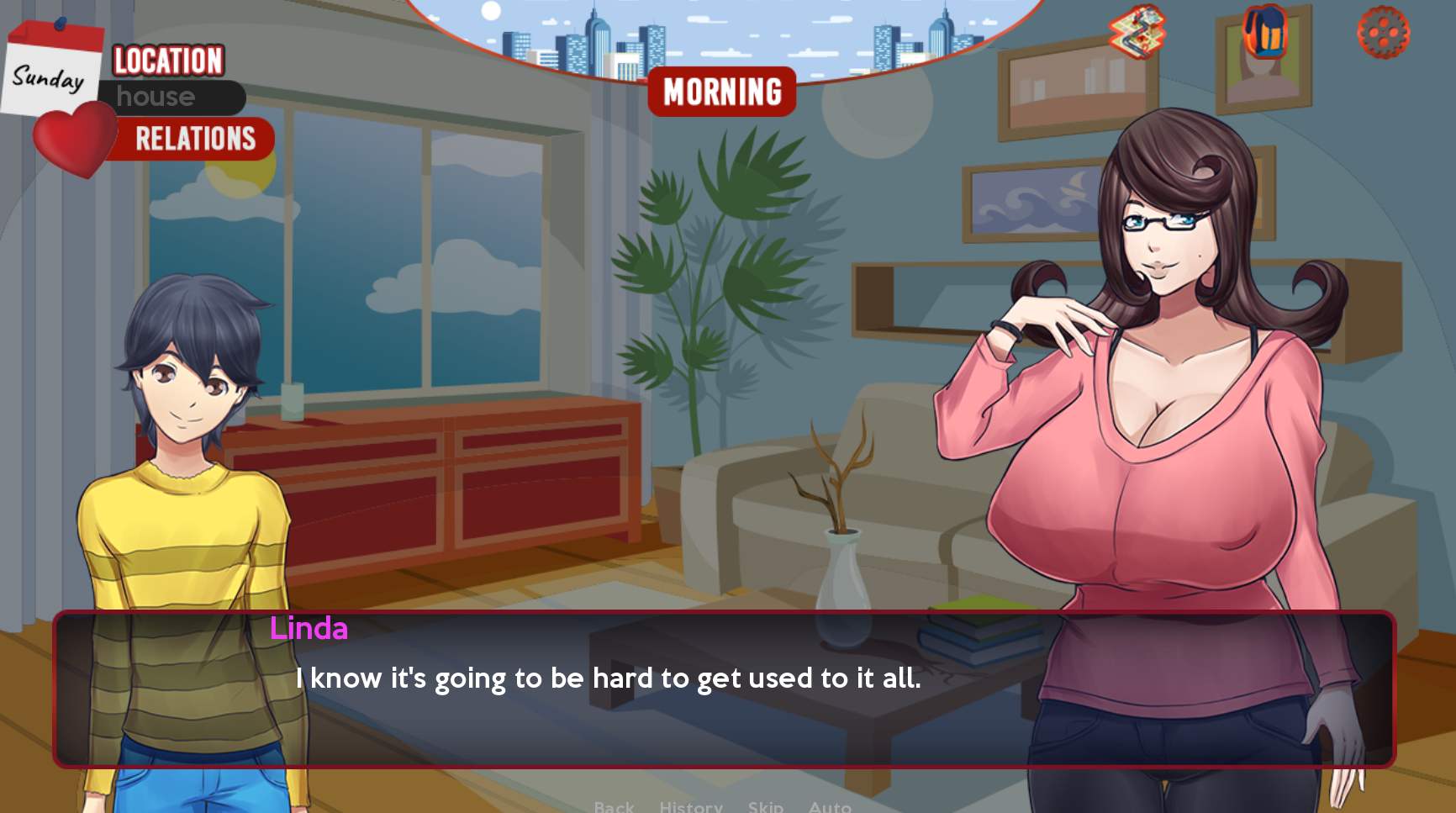
Task: Select Back from the quick menu
Action: [615, 805]
